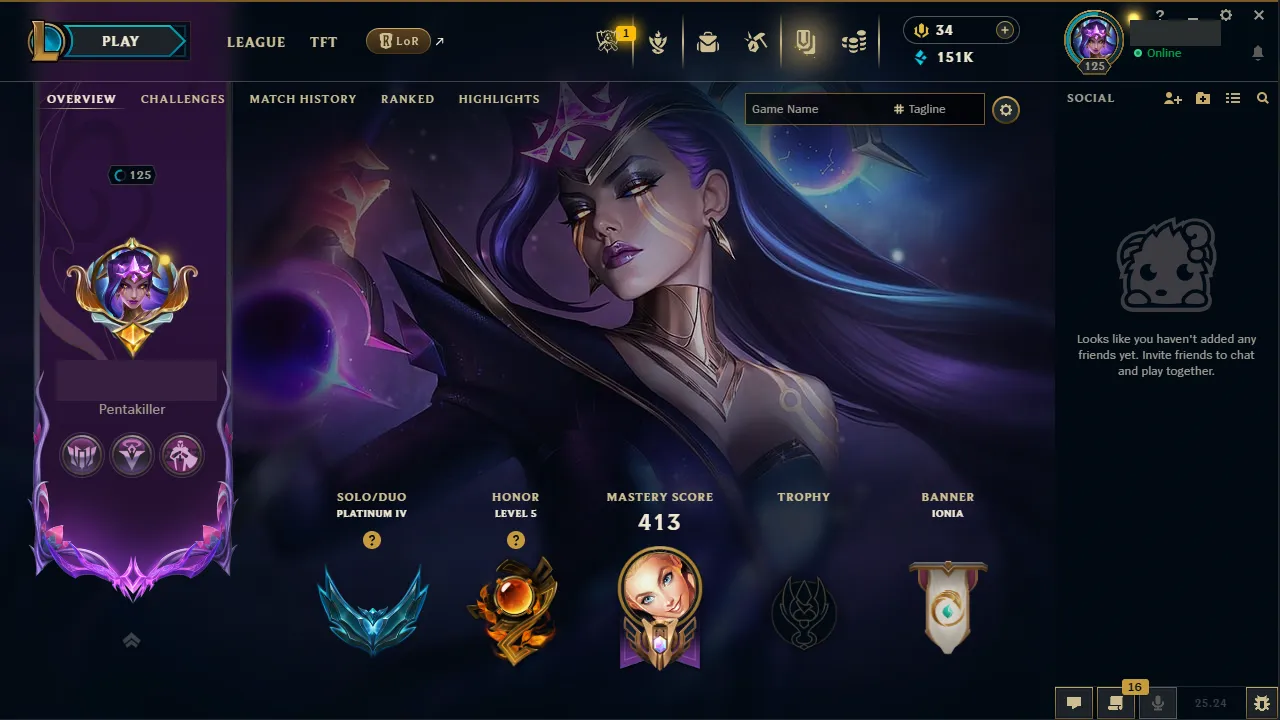Open Hextech Crafting hammer icon
The image size is (1280, 720).
(x=756, y=42)
